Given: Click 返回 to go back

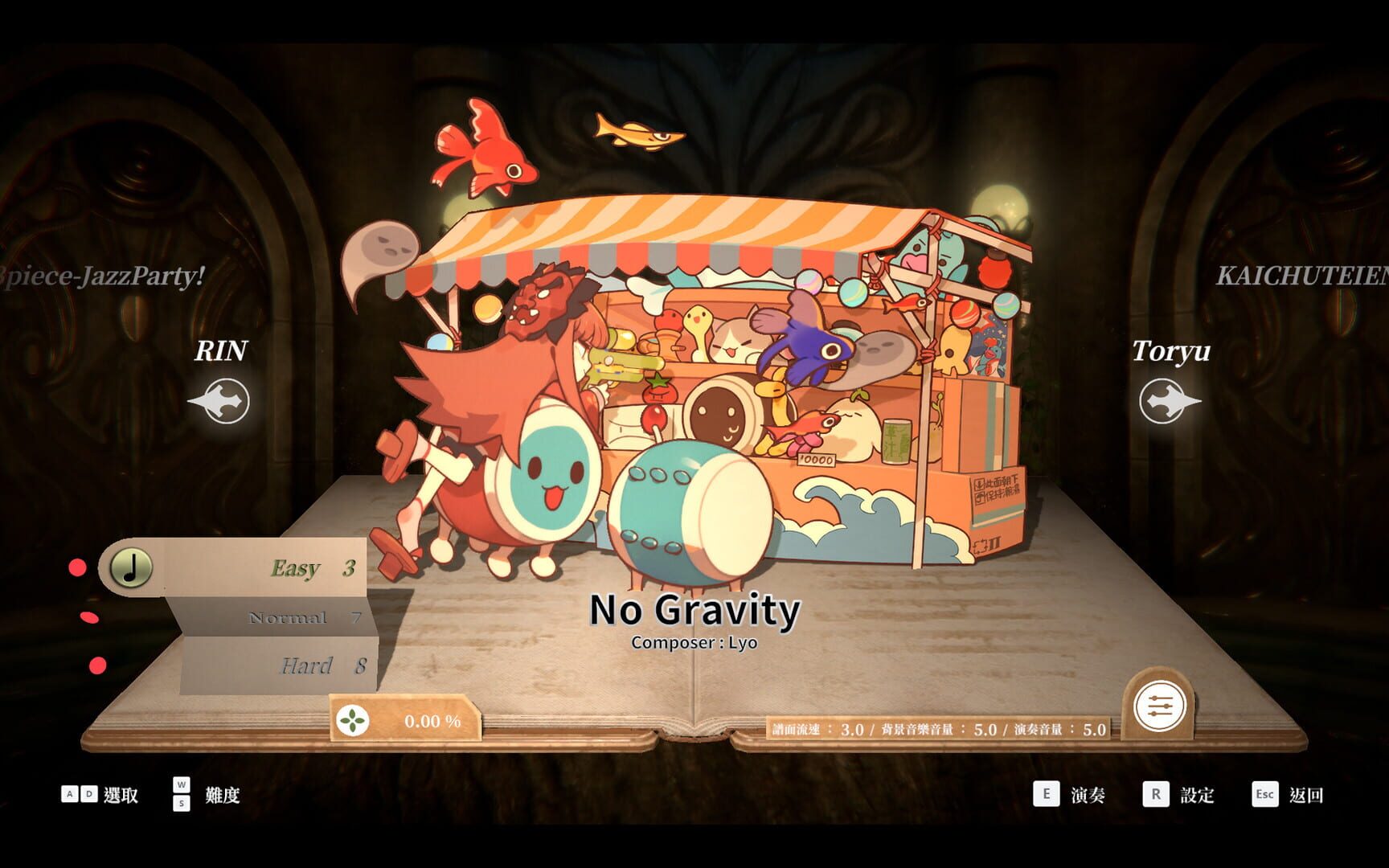Looking at the screenshot, I should [x=1306, y=795].
